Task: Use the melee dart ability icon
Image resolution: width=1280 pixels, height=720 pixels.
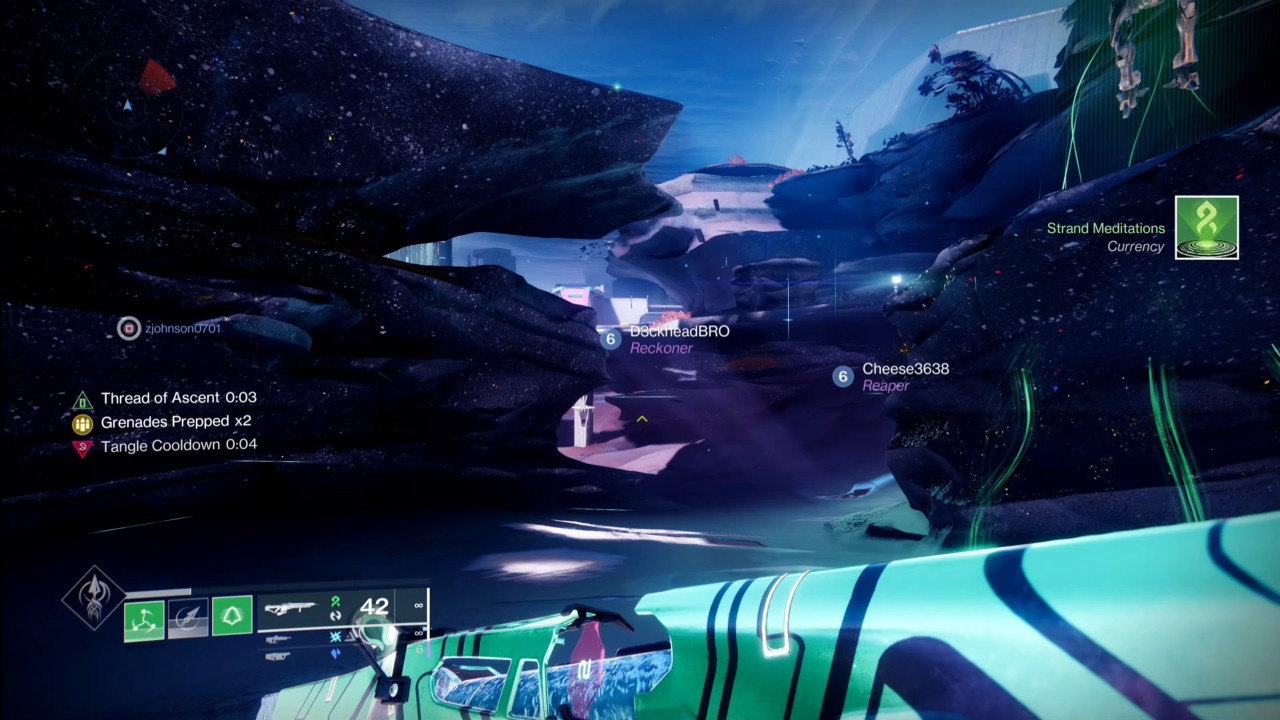Action: coord(188,619)
